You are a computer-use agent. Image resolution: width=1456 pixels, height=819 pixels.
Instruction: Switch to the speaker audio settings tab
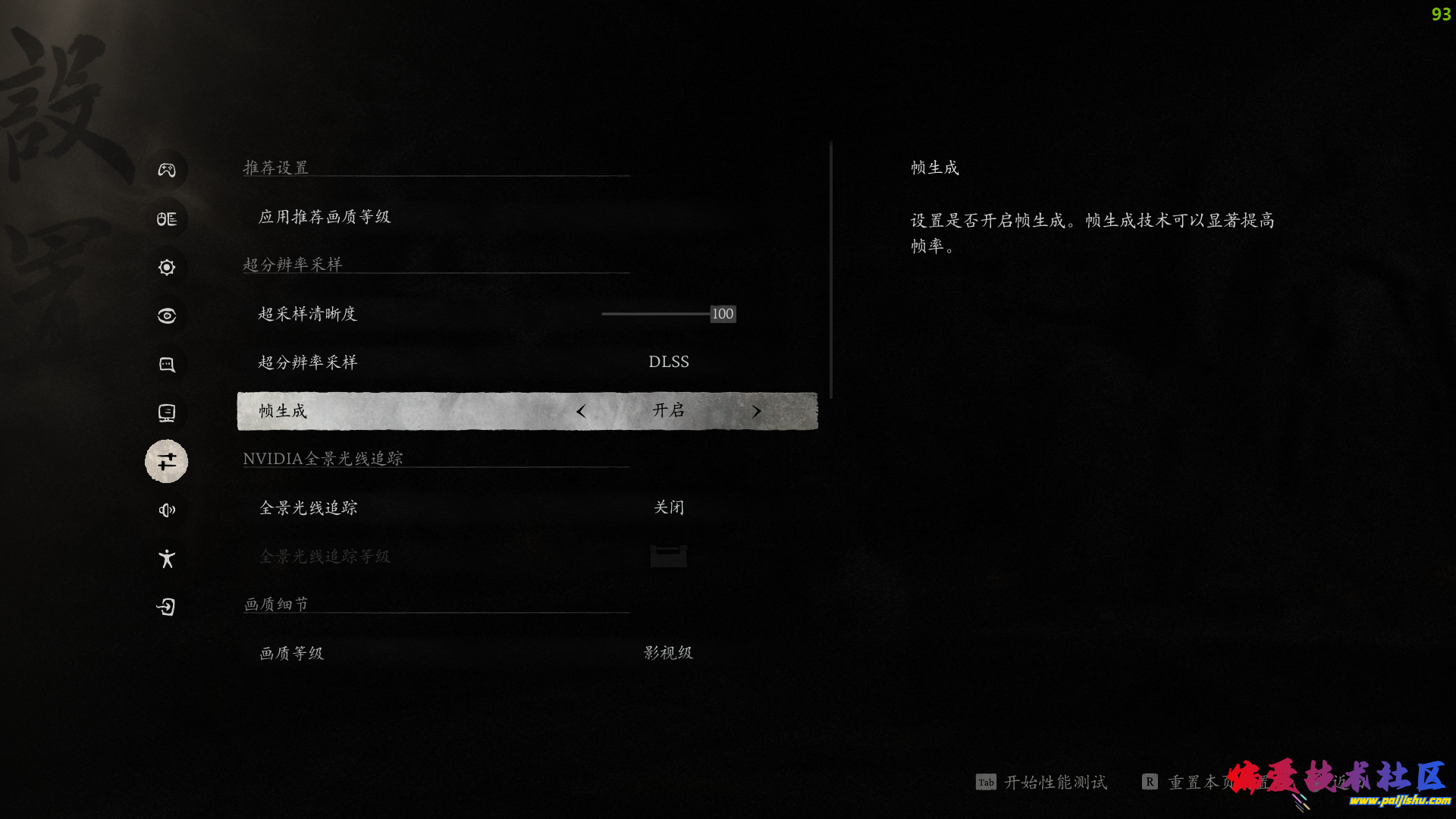167,510
